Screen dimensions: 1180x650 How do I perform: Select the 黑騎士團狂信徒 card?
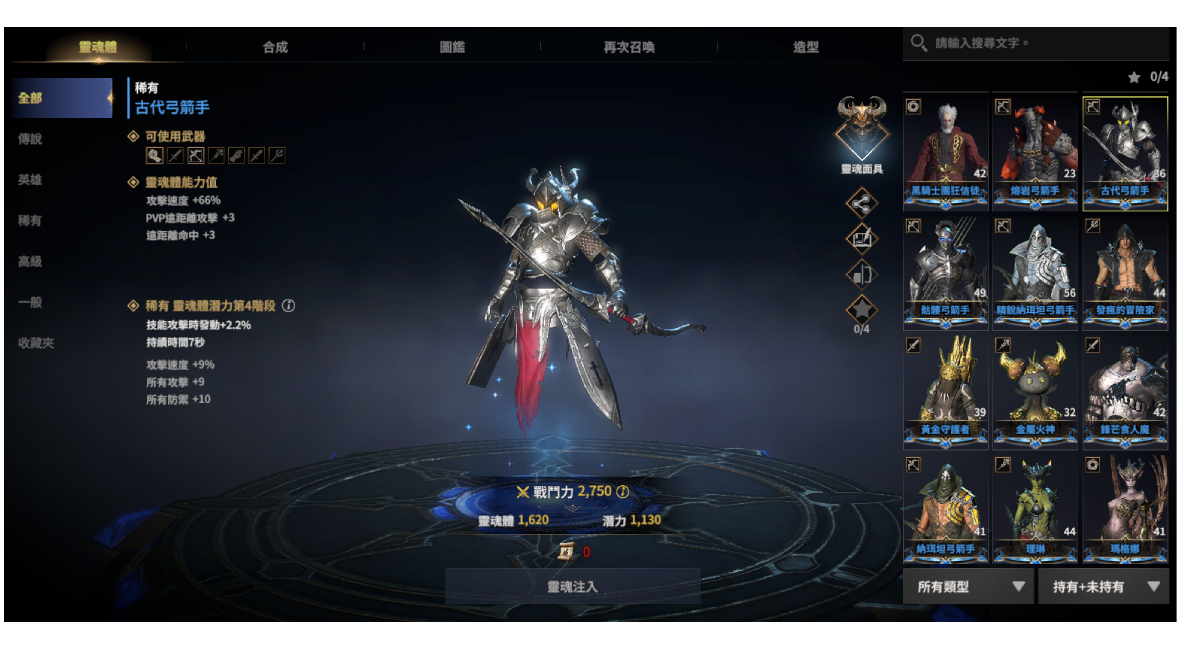point(946,152)
